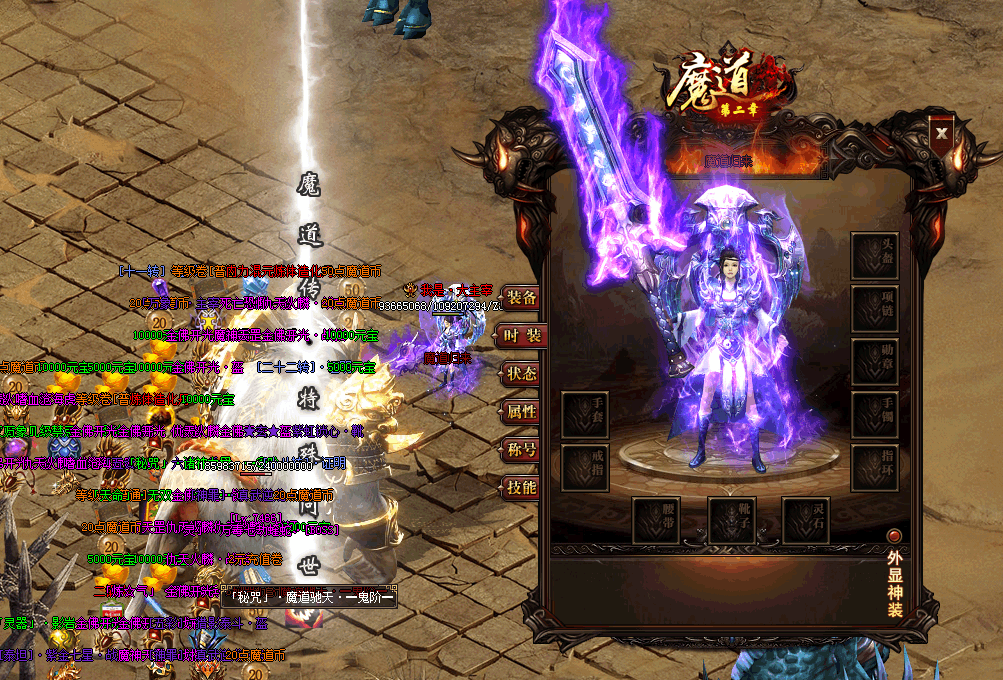Screen dimensions: 1003x680
Task: Select the 手套 gloves slot
Action: (585, 415)
